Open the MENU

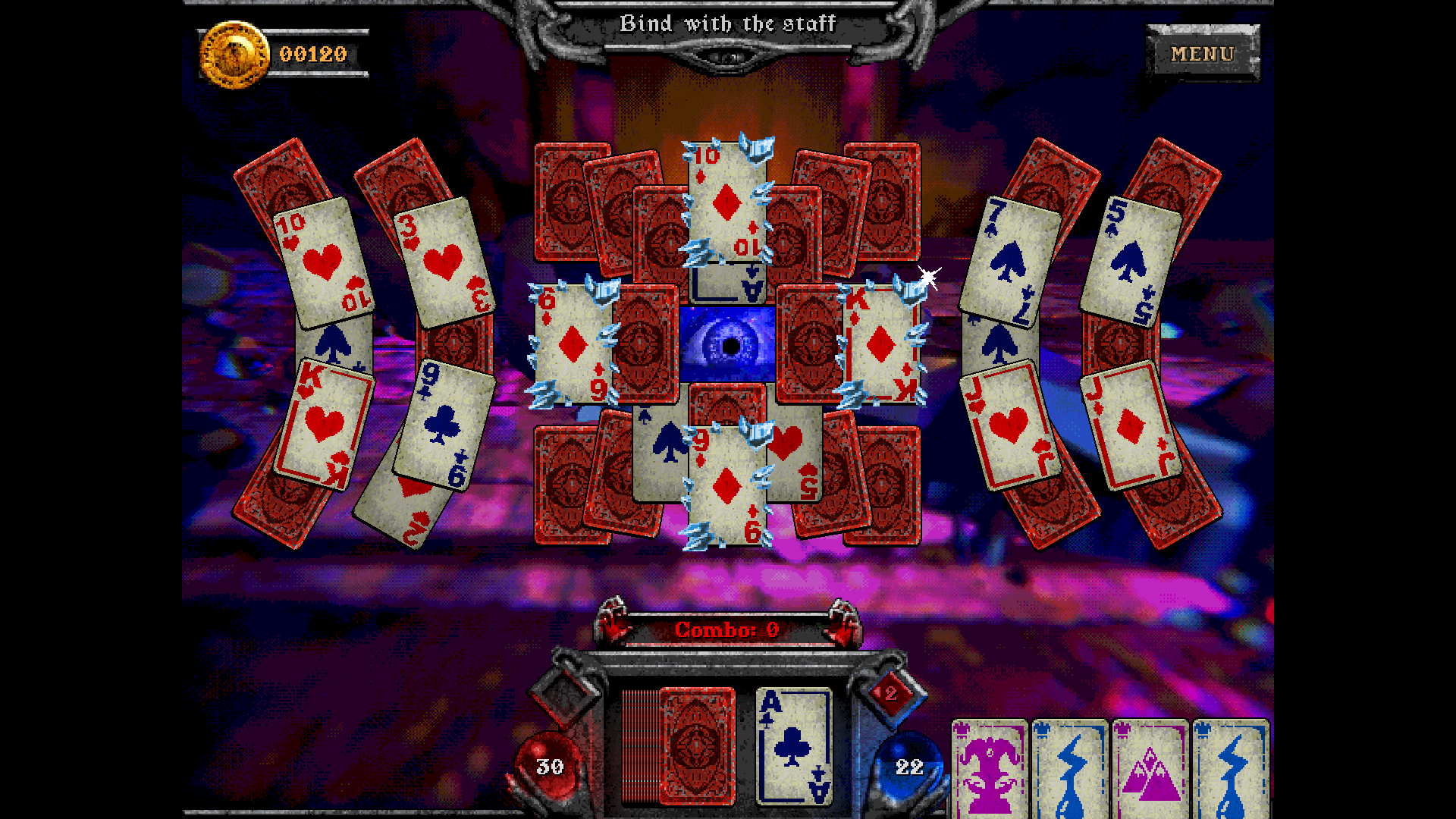pyautogui.click(x=1202, y=54)
